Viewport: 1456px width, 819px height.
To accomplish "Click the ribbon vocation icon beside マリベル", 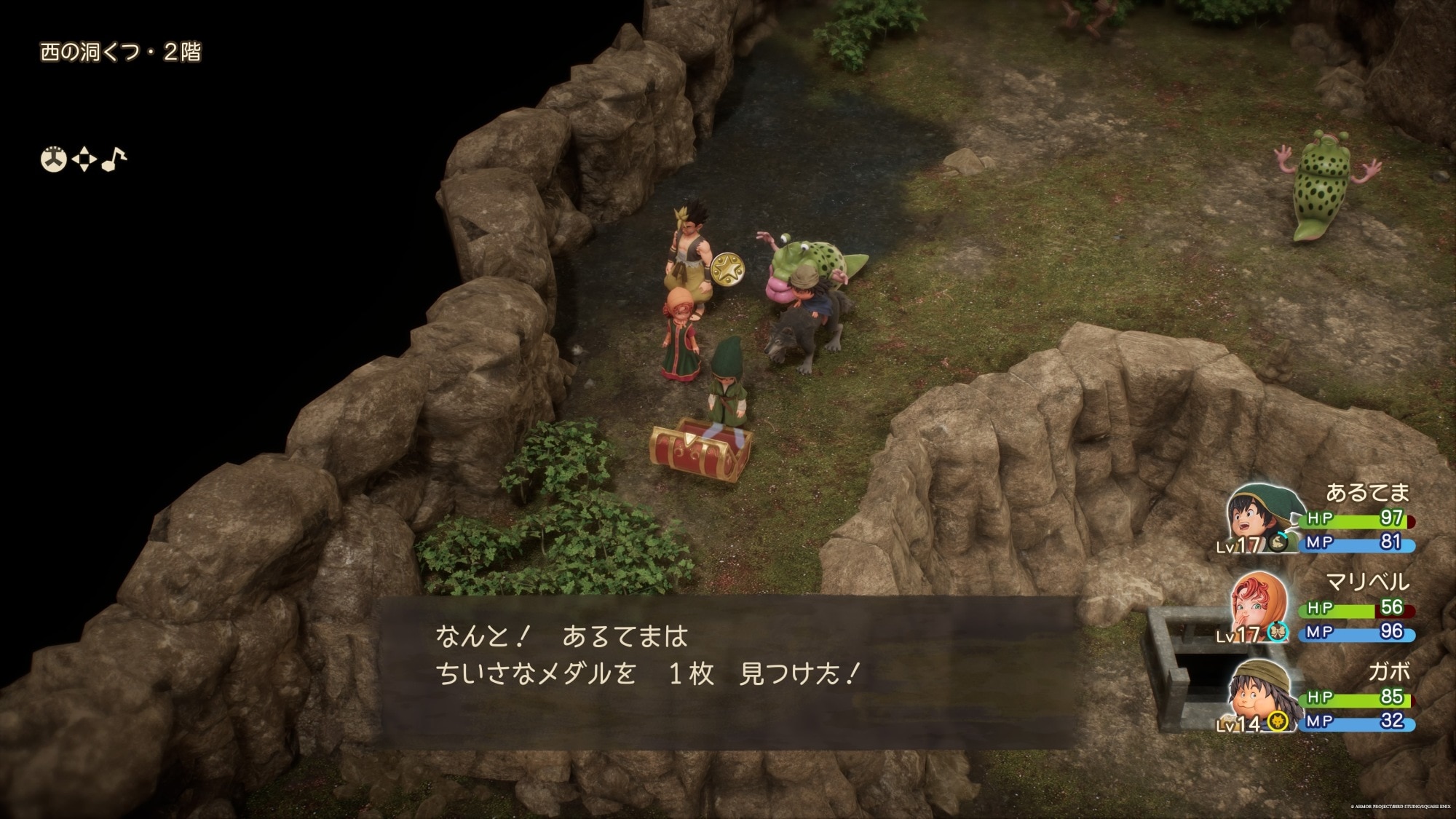I will pos(1278,632).
